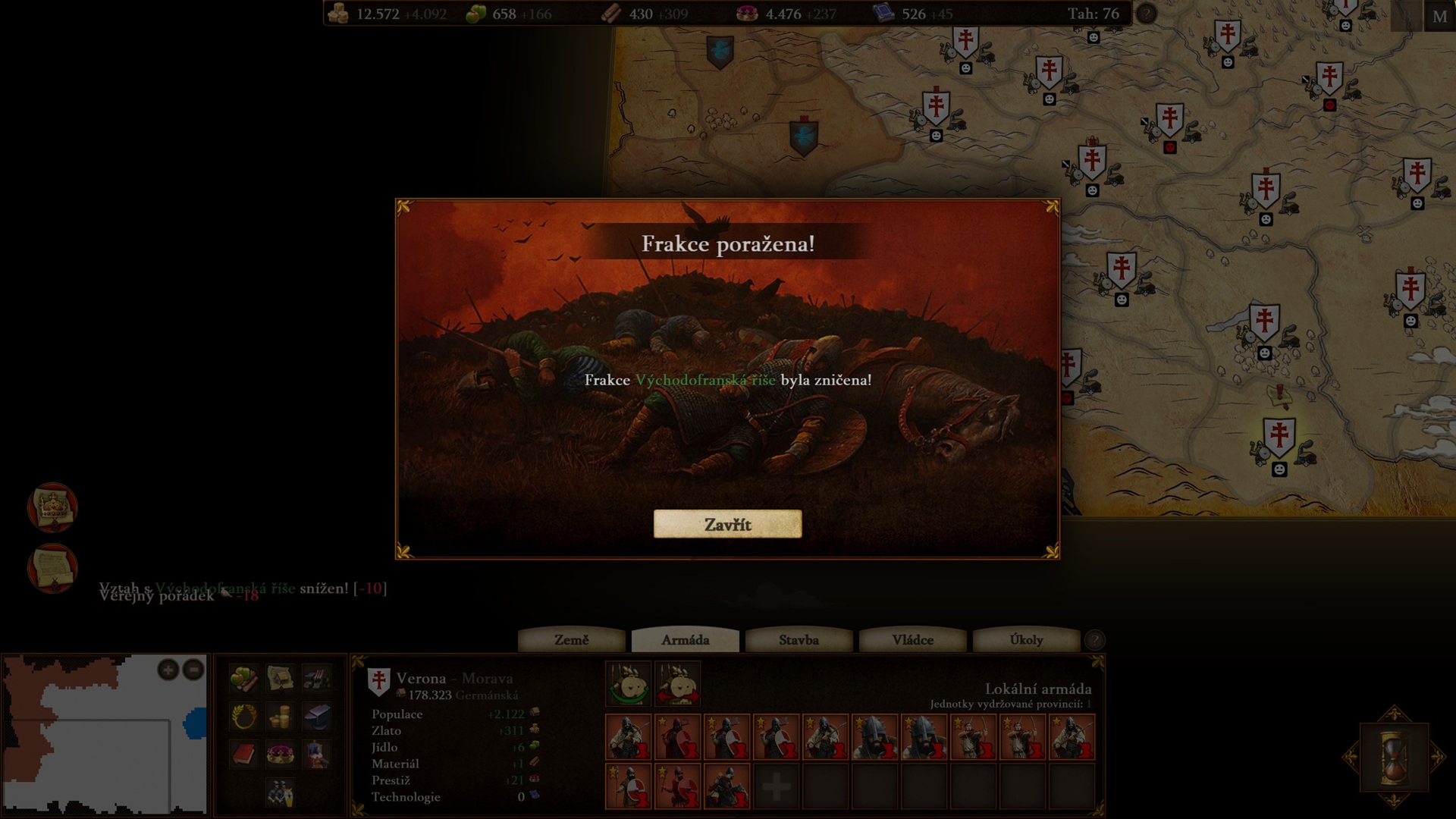Add a unit with the plus slot
This screenshot has height=819, width=1456.
(776, 787)
